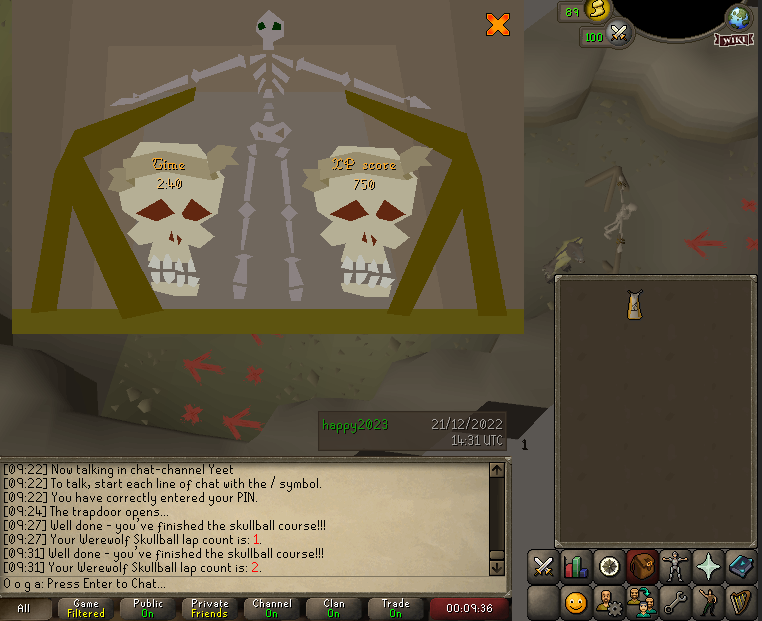The image size is (762, 621).
Task: Toggle the run energy orb
Action: (x=598, y=11)
